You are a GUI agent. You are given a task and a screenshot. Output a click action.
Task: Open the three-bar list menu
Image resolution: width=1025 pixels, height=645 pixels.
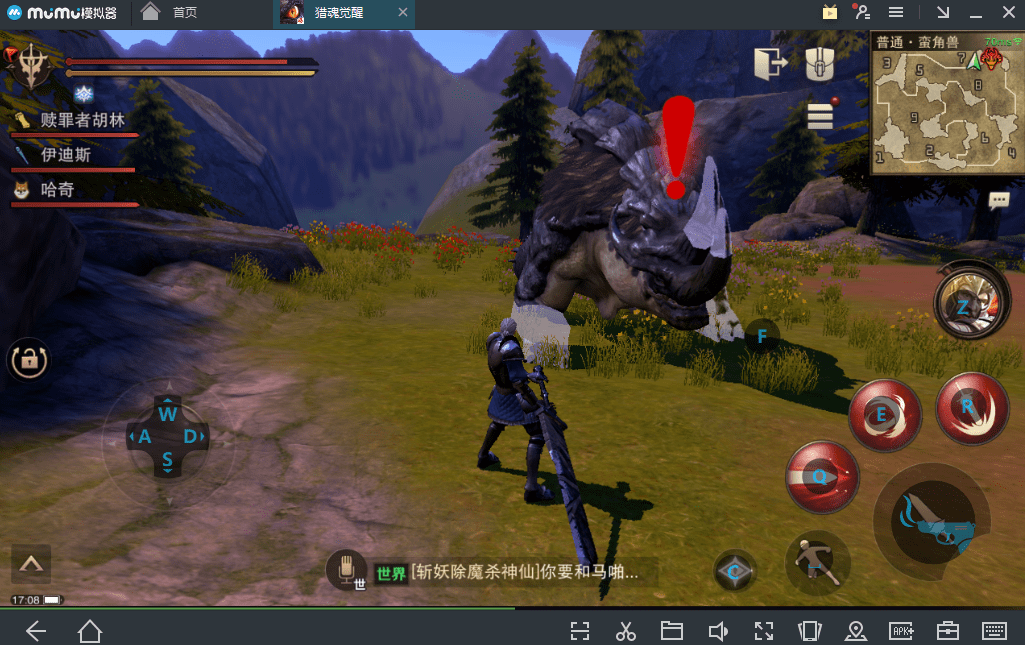tap(820, 115)
